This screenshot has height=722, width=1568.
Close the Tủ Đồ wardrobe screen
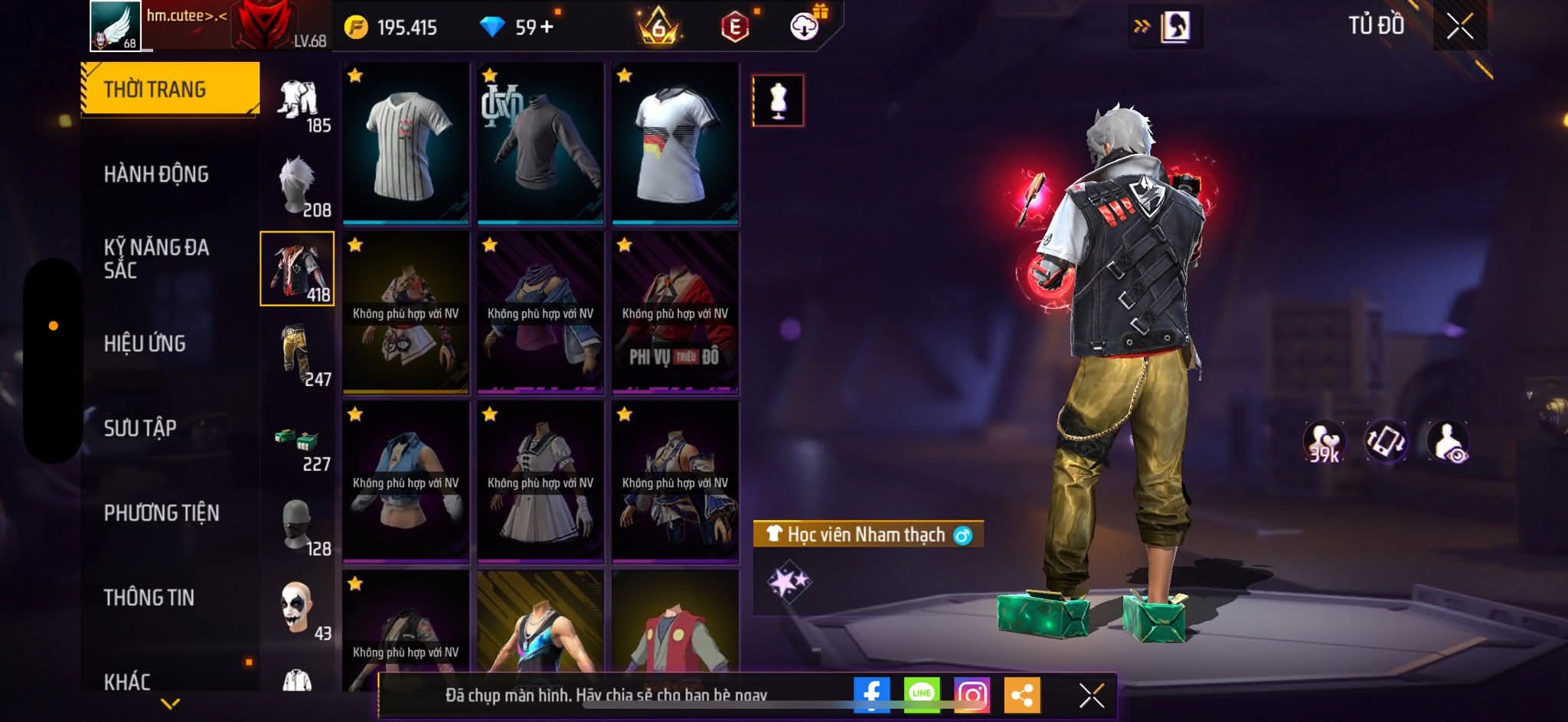pos(1459,27)
